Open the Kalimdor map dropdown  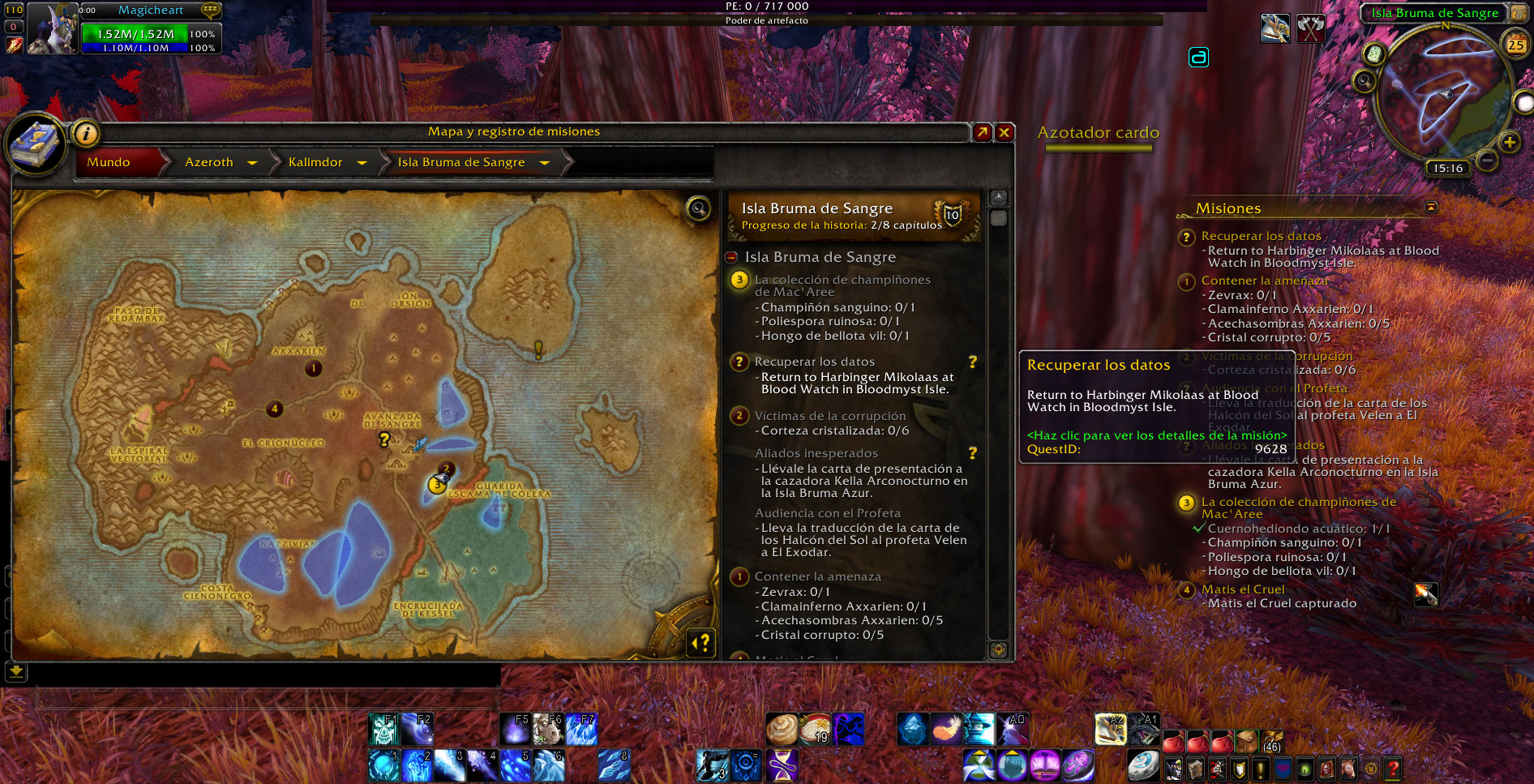click(362, 163)
